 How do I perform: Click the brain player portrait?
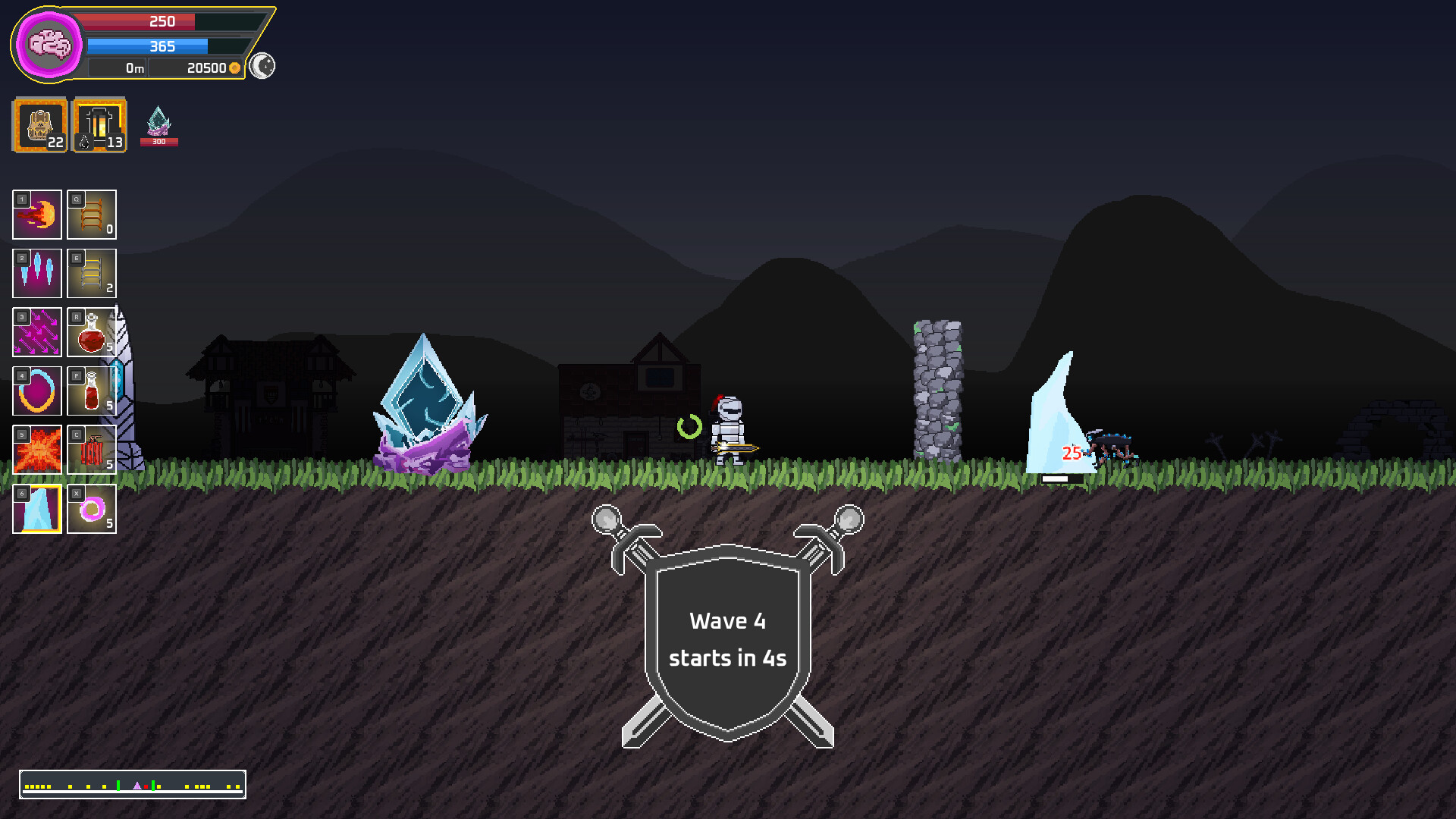(x=47, y=45)
